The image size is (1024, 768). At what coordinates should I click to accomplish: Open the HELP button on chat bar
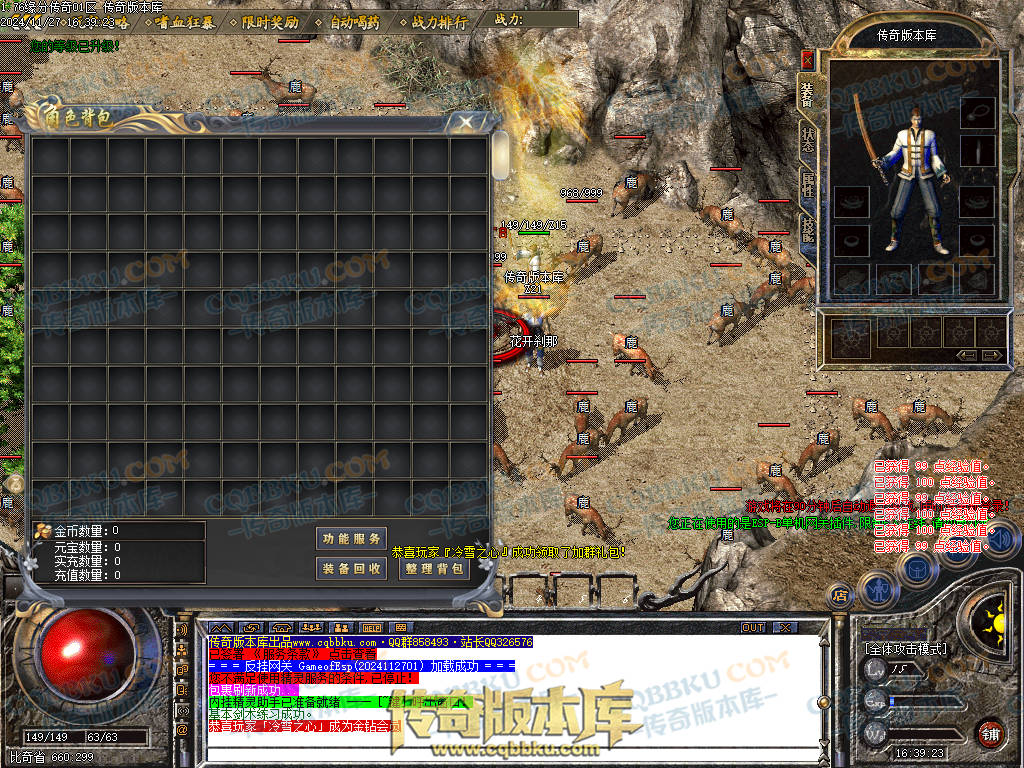(x=372, y=627)
